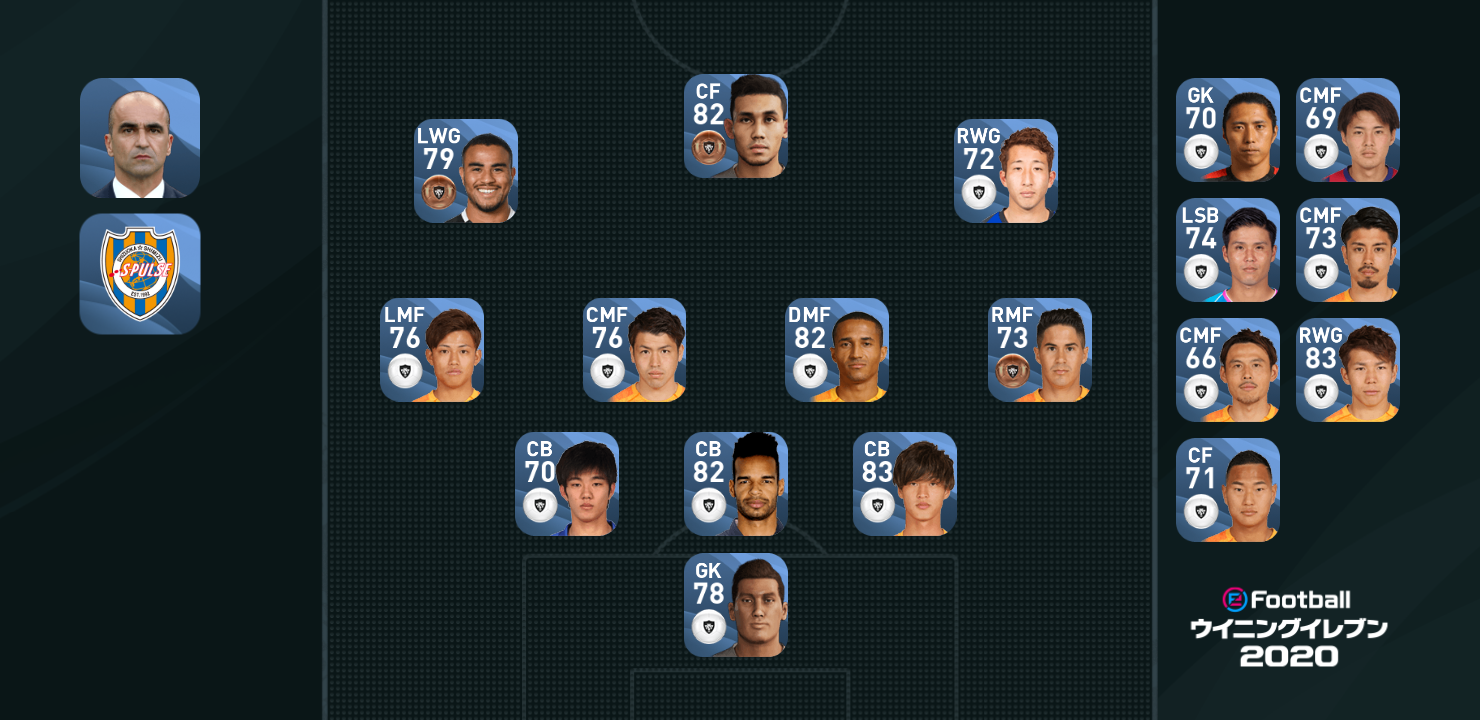Choose the LWG 79 player card

pos(465,171)
